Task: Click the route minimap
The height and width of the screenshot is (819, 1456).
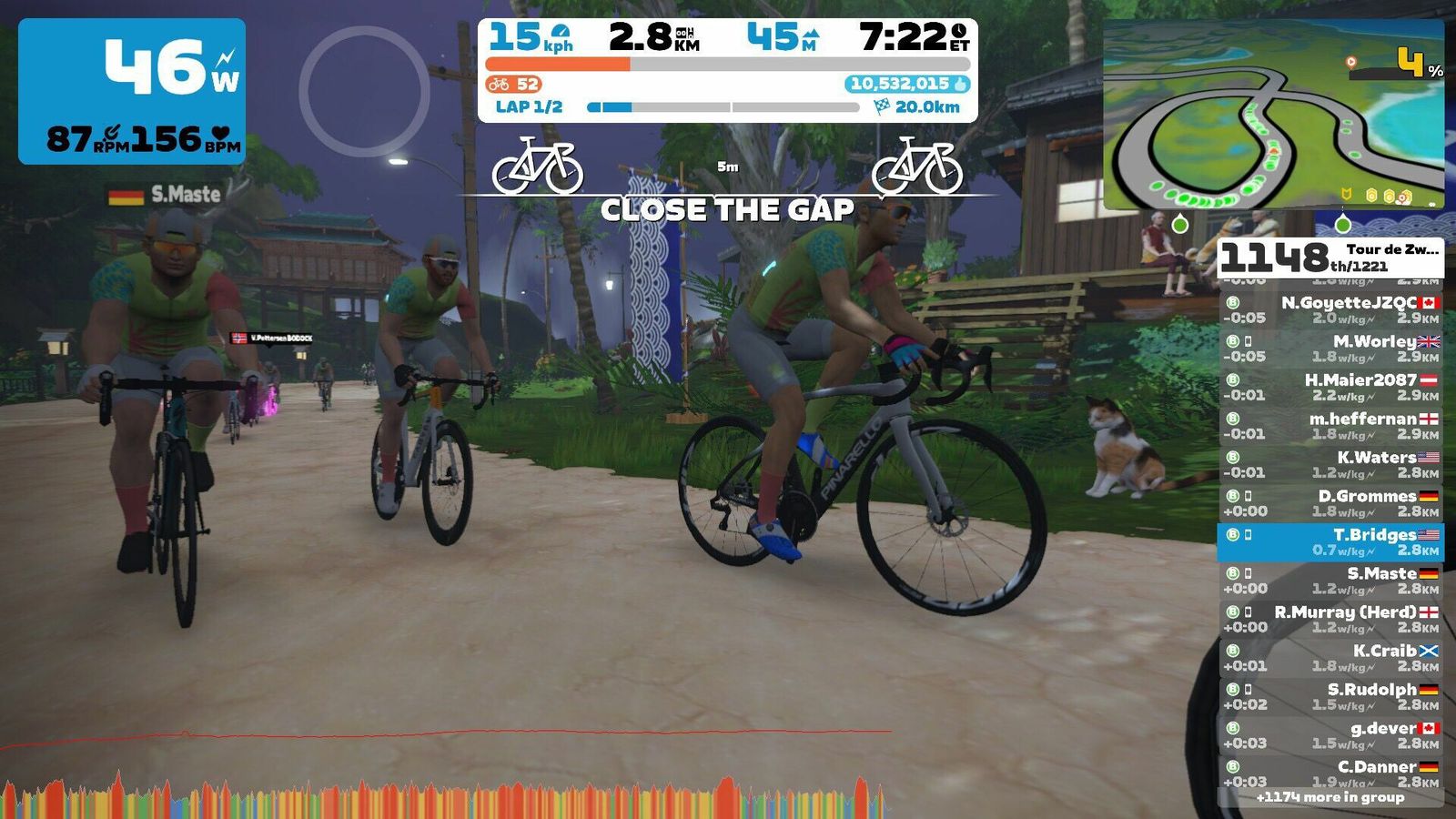Action: pos(1272,116)
